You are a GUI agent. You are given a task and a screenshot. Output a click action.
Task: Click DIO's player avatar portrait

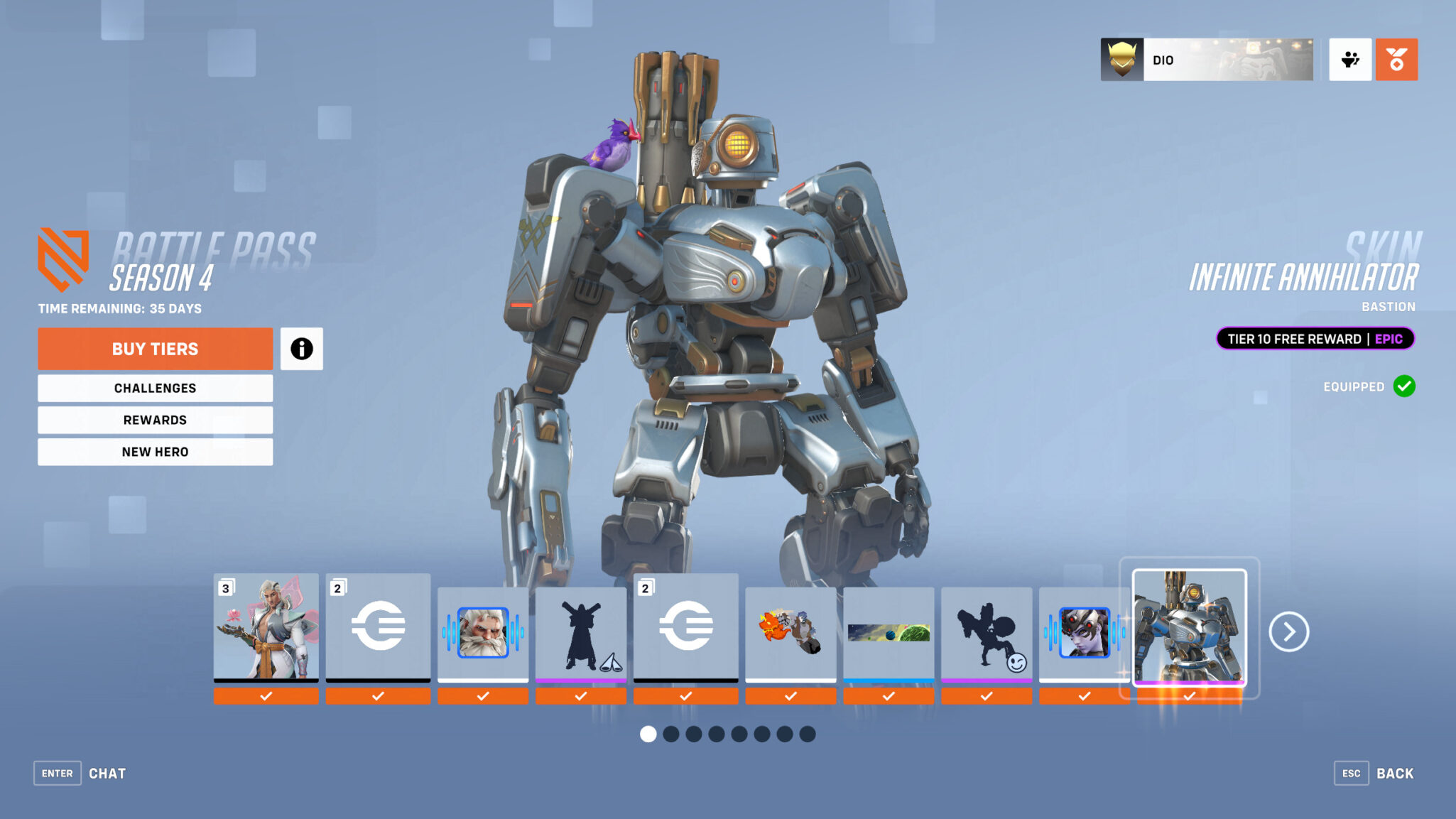[1122, 60]
